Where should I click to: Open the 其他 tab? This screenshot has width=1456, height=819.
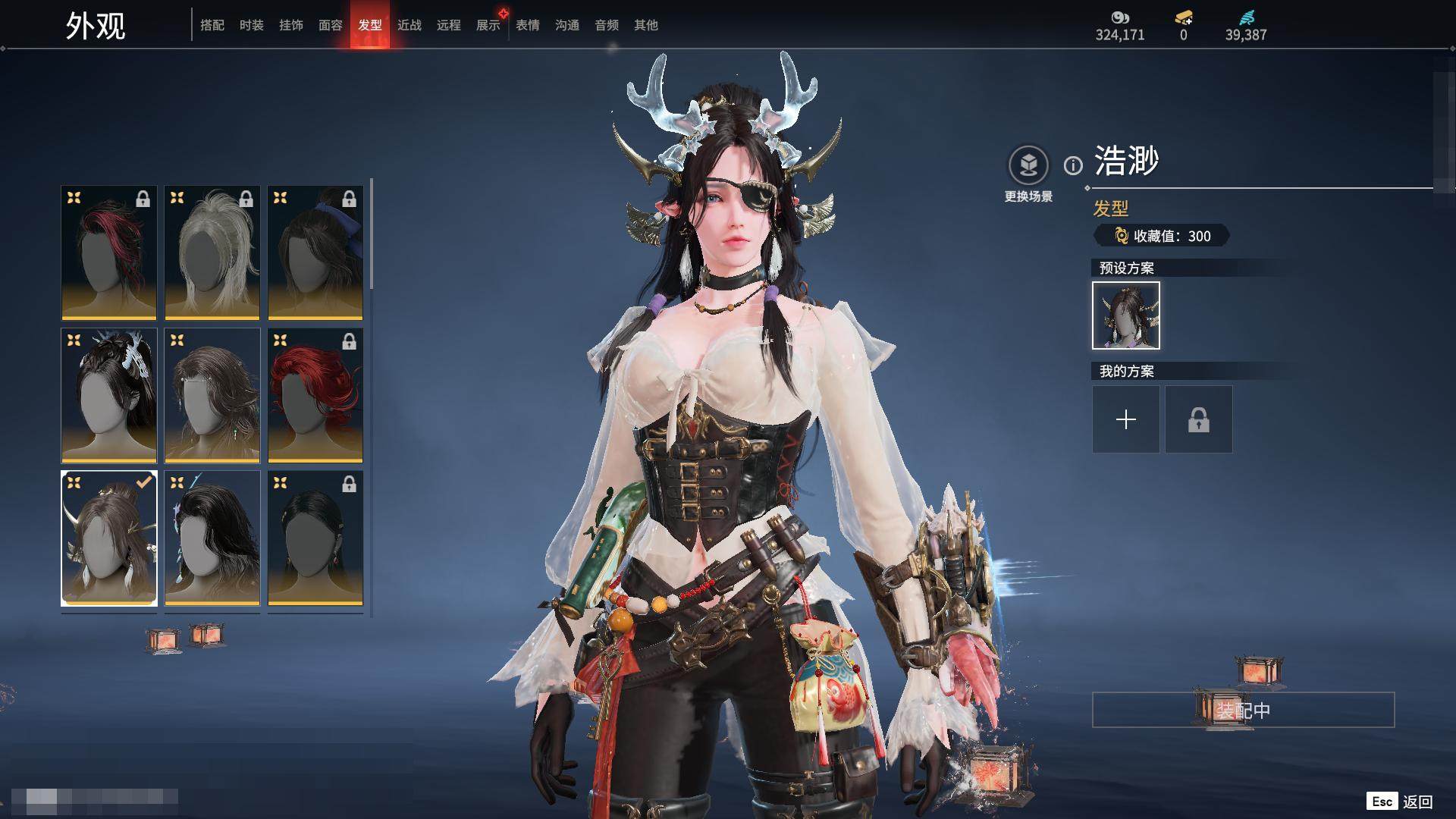tap(646, 25)
